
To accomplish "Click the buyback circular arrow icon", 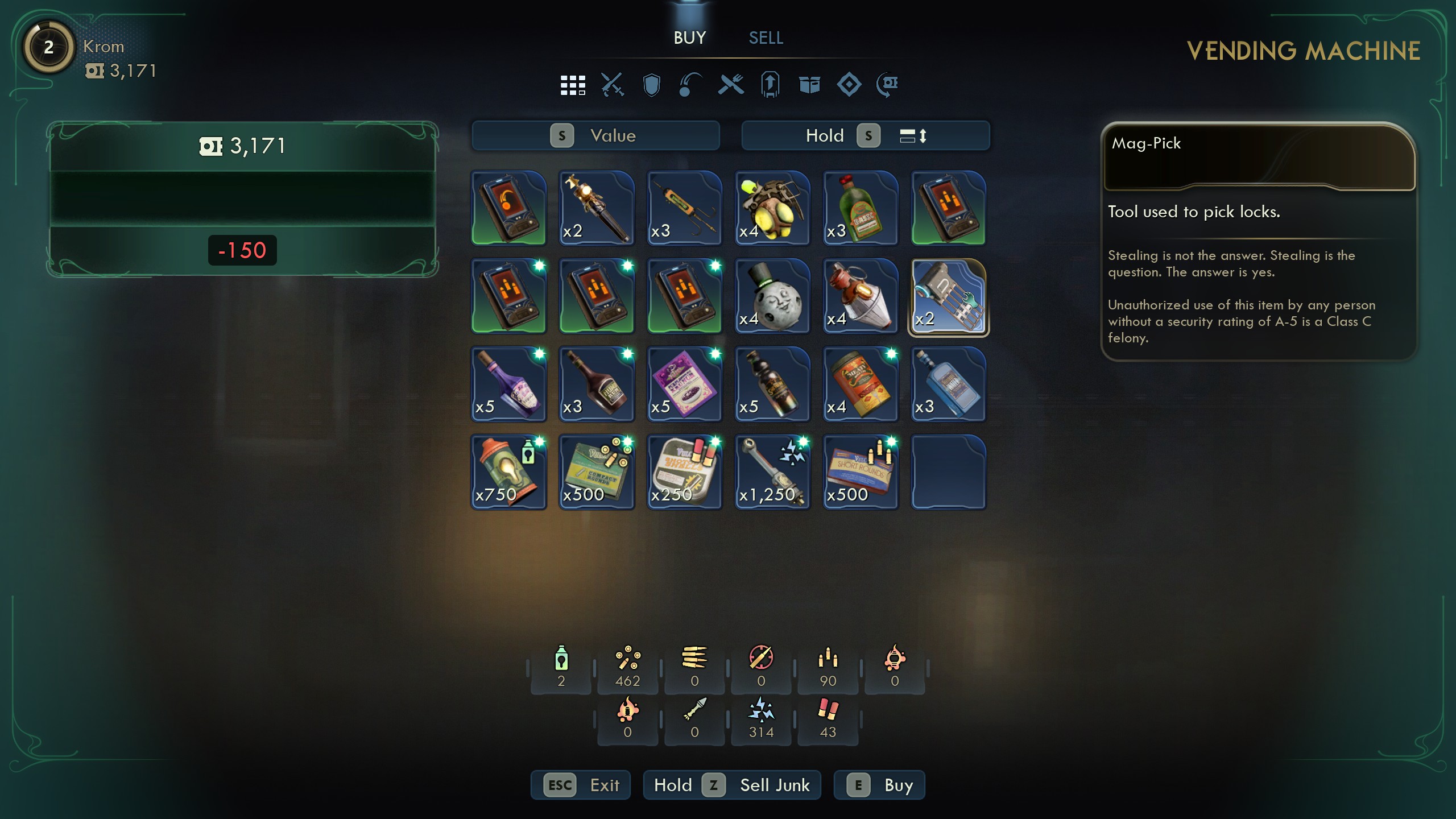I will tap(887, 85).
